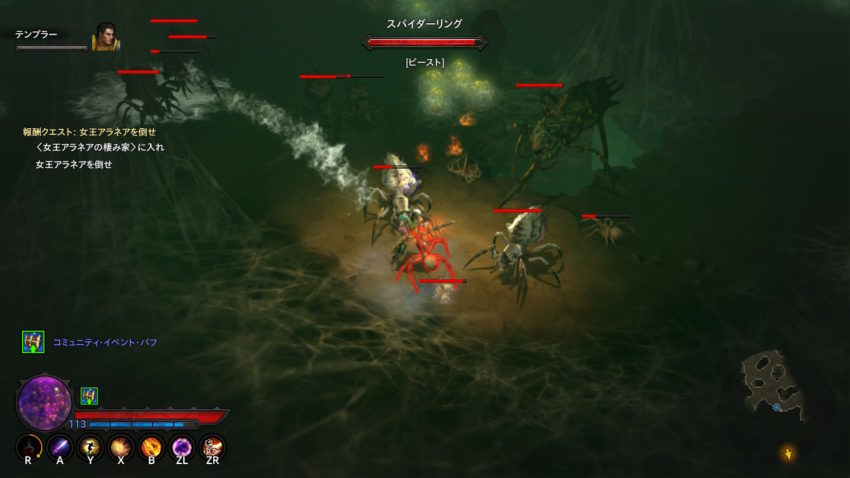Select the small buff icon above the health bar
This screenshot has width=850, height=478.
coord(89,395)
